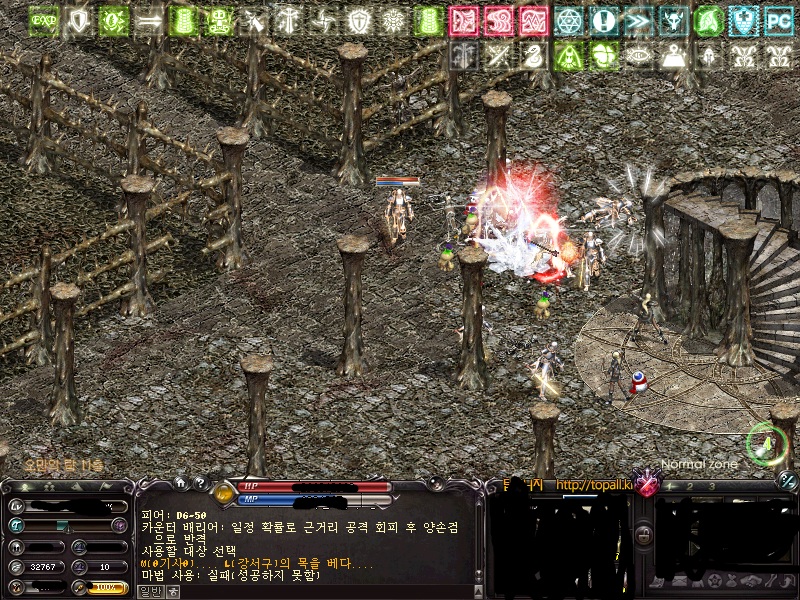Open the topall web link
This screenshot has width=800, height=600.
click(594, 485)
